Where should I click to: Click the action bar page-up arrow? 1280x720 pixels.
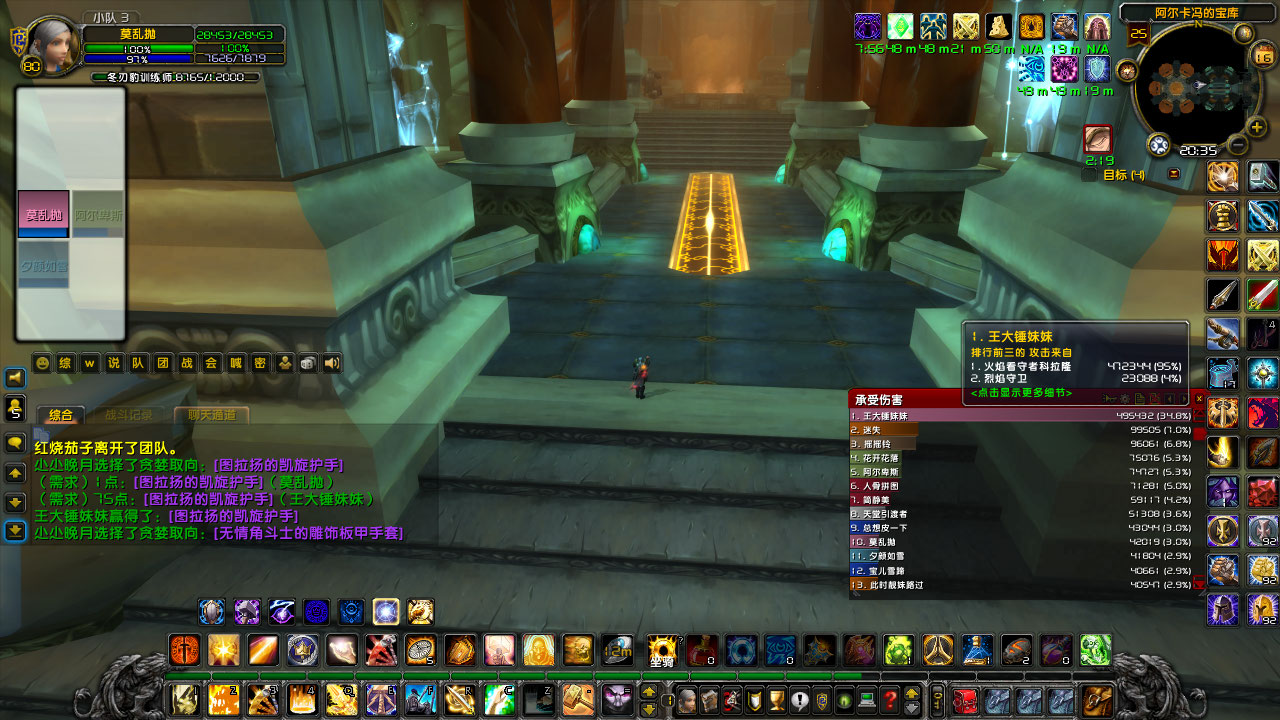pos(649,693)
